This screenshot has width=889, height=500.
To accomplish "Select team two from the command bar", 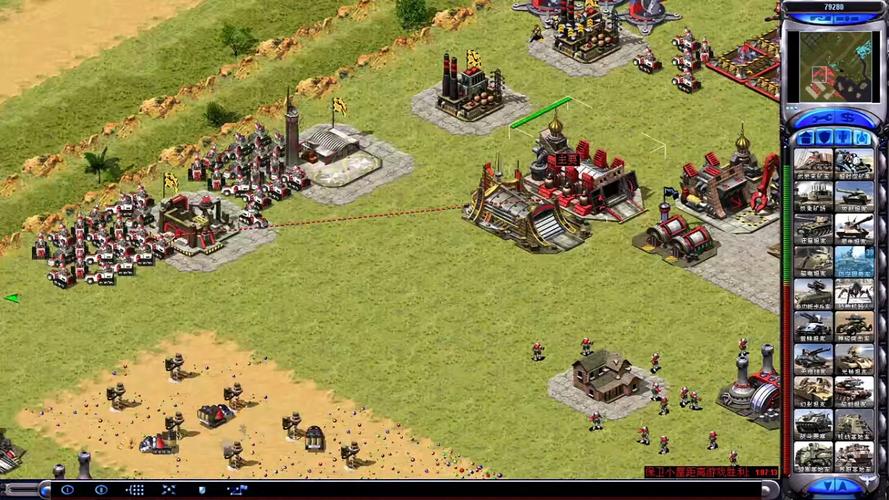I will point(101,490).
